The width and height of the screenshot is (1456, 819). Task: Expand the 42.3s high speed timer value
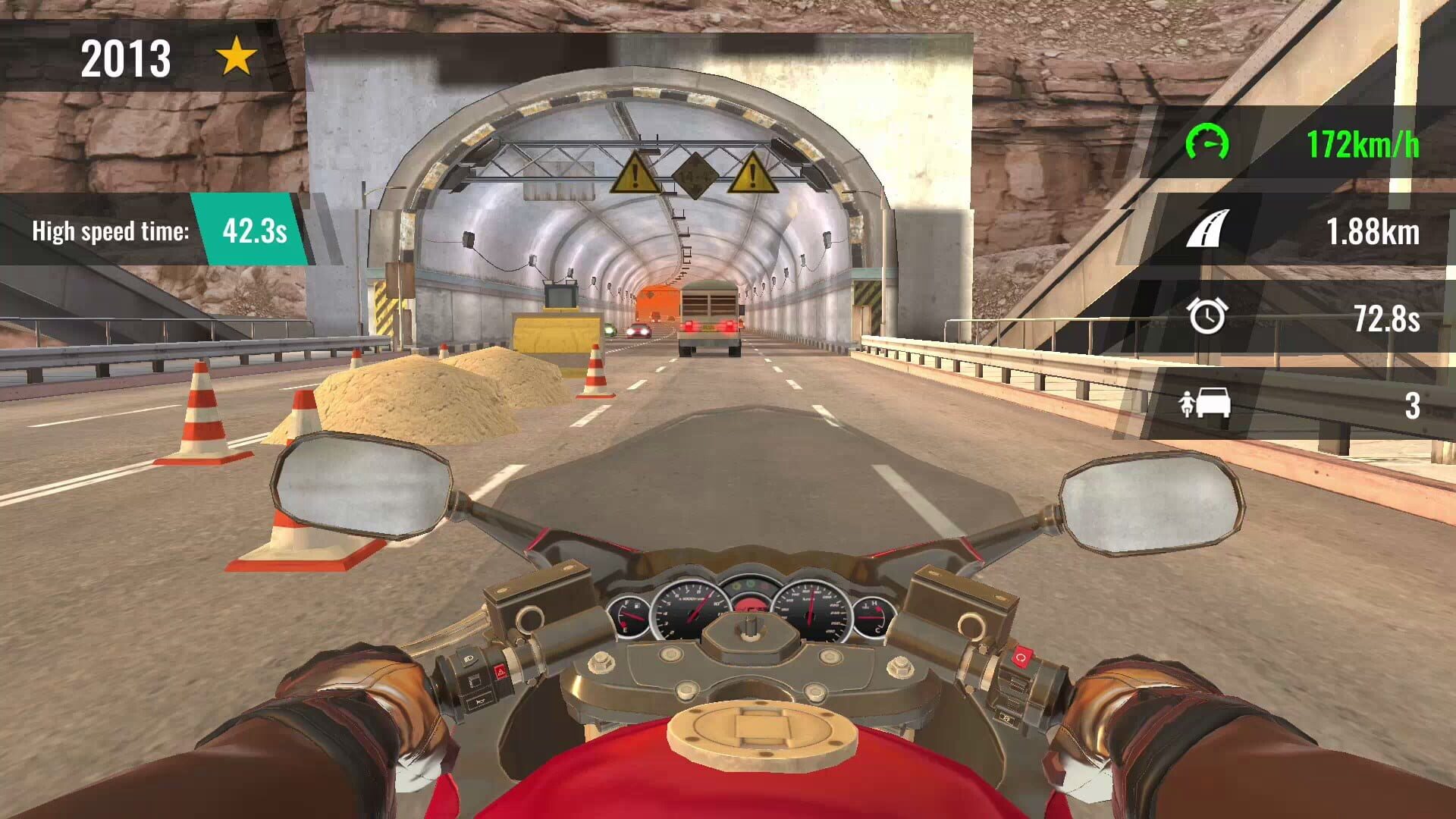coord(256,230)
